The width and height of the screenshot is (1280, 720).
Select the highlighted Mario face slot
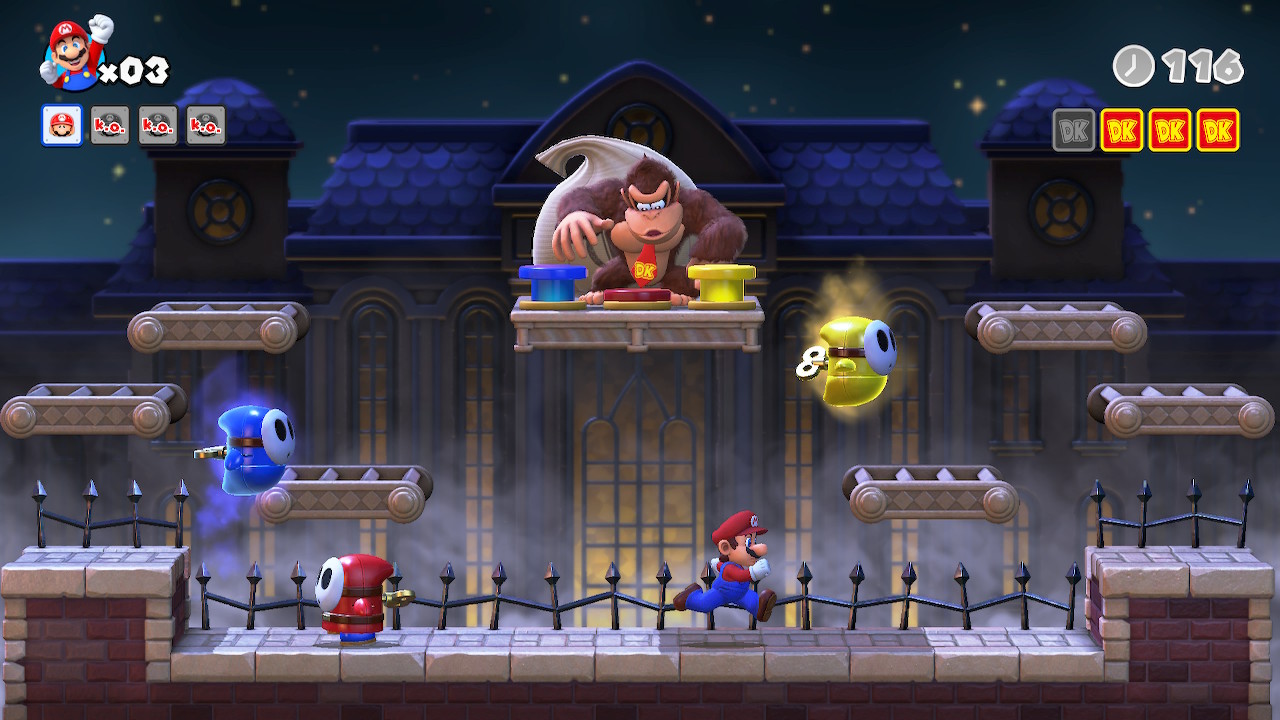point(62,125)
